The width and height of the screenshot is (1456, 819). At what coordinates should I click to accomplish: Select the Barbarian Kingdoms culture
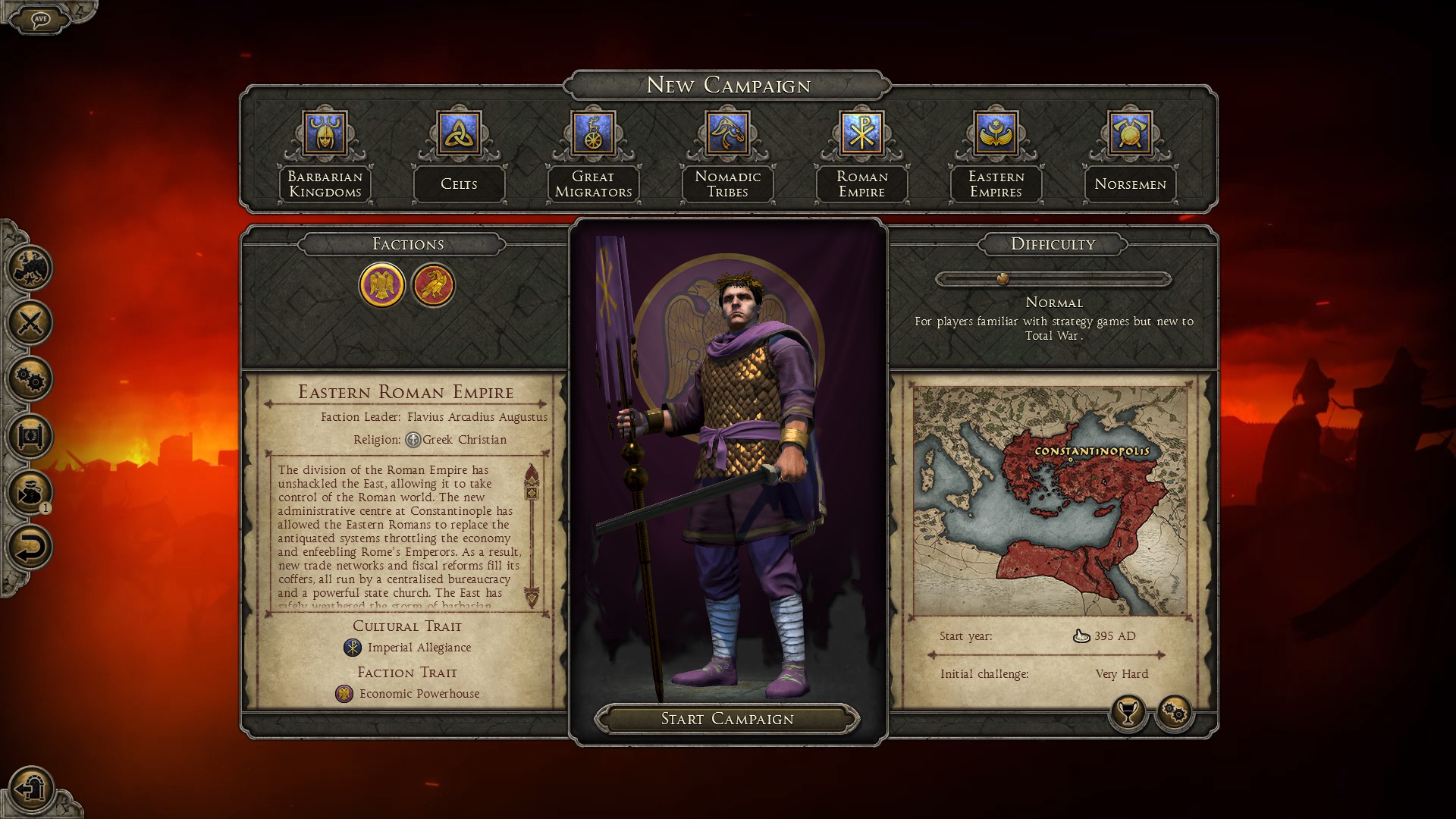pos(325,155)
